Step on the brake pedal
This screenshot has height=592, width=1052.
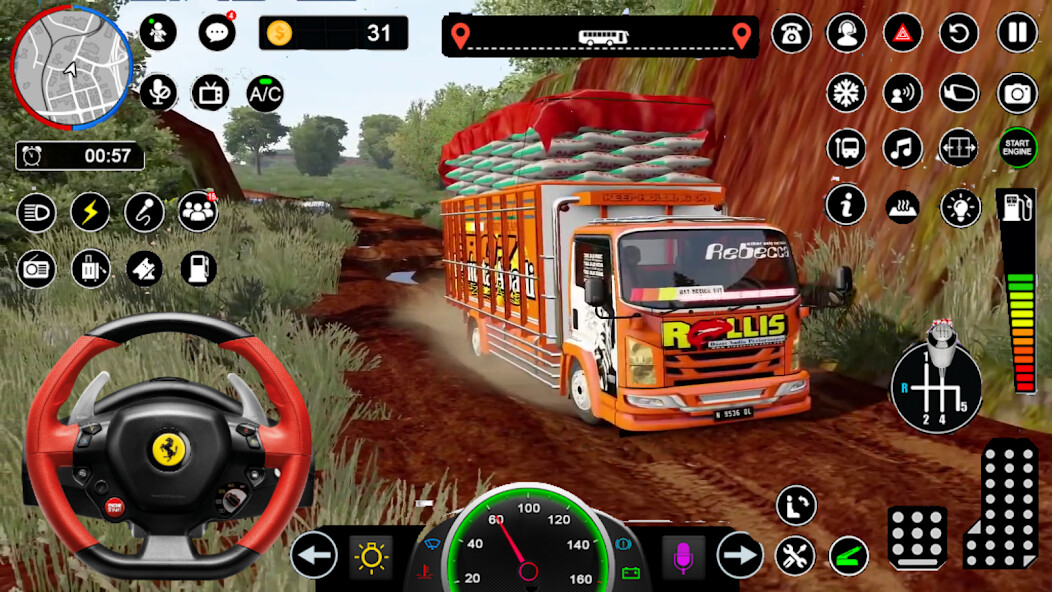pos(917,538)
